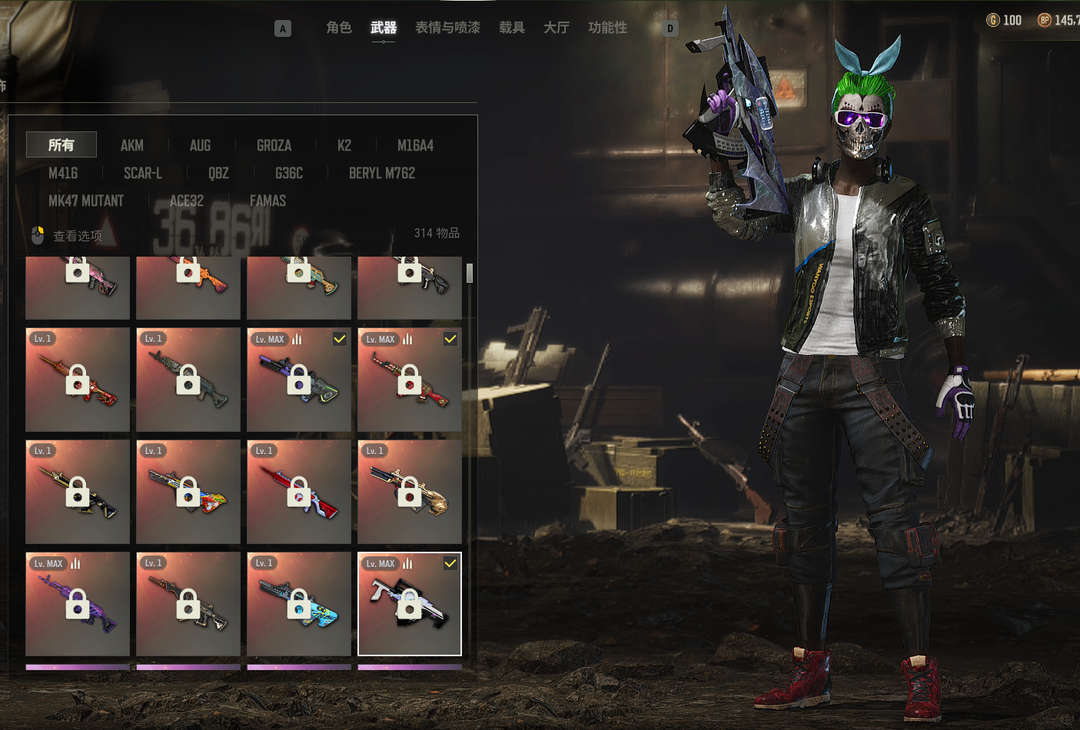Choose the gold ornate rifle skin tile
The height and width of the screenshot is (730, 1080).
pos(409,491)
